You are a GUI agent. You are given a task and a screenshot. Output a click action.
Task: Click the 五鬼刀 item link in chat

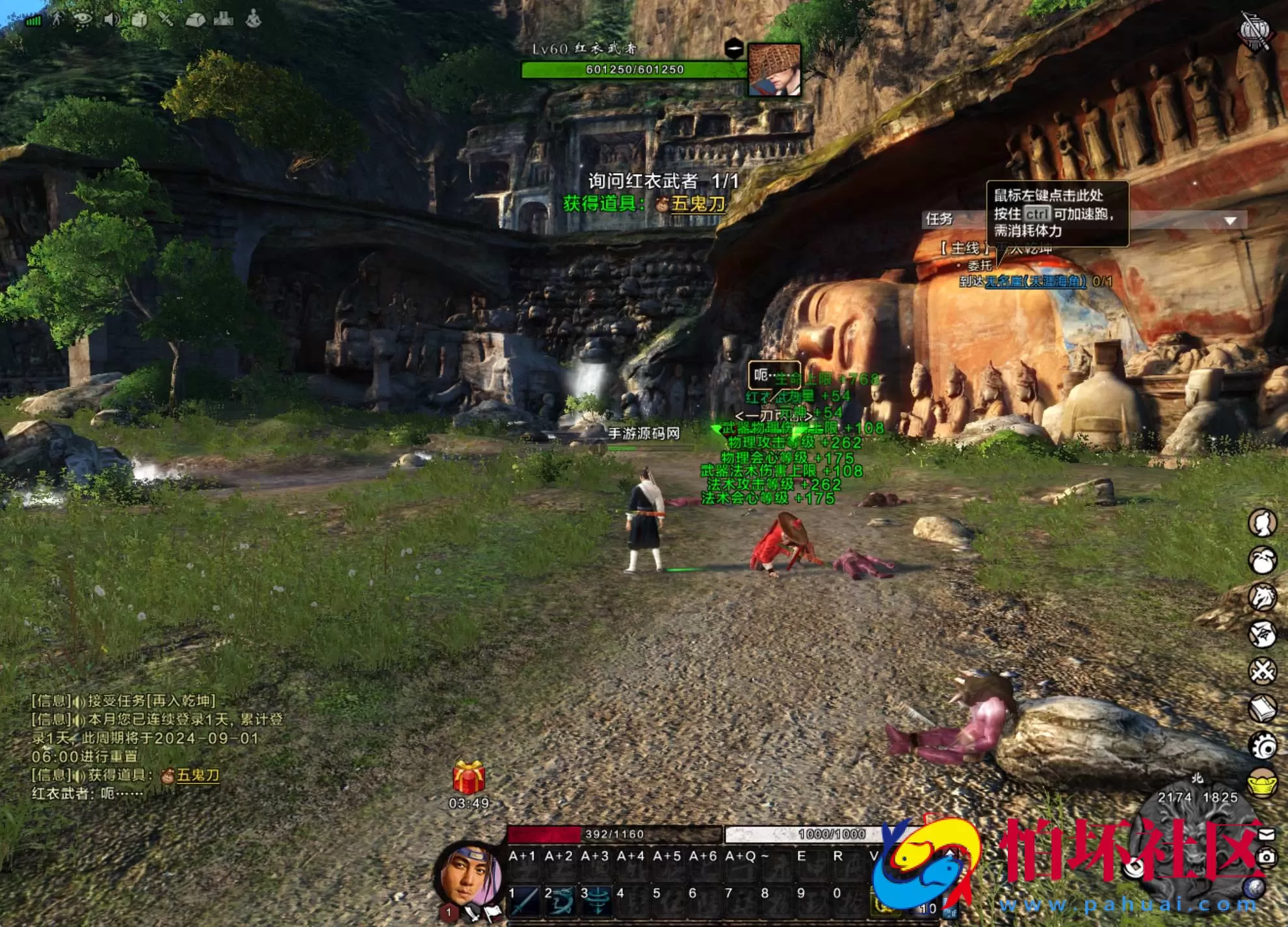(x=198, y=775)
